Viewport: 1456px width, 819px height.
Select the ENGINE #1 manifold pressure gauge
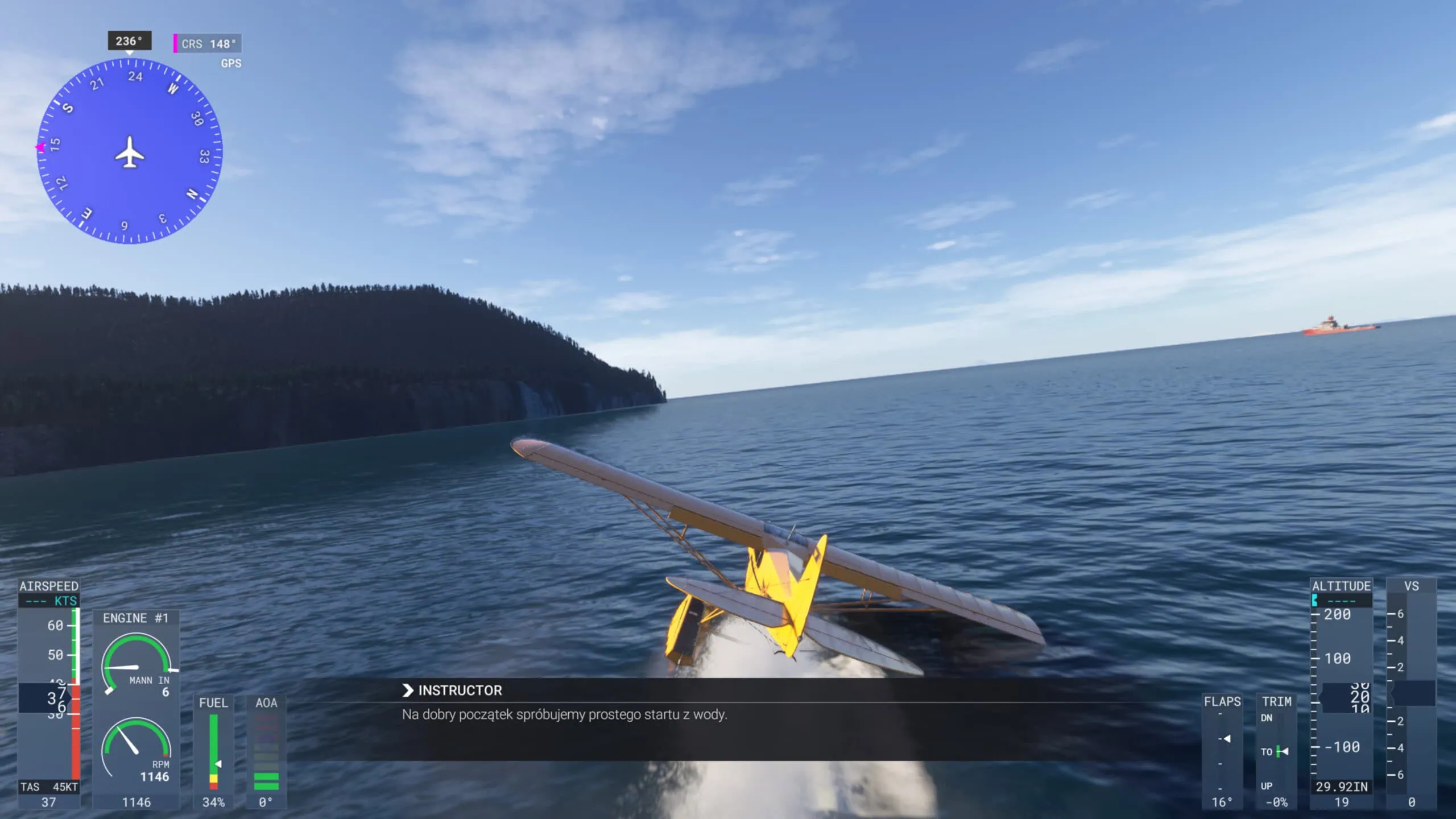coord(137,661)
